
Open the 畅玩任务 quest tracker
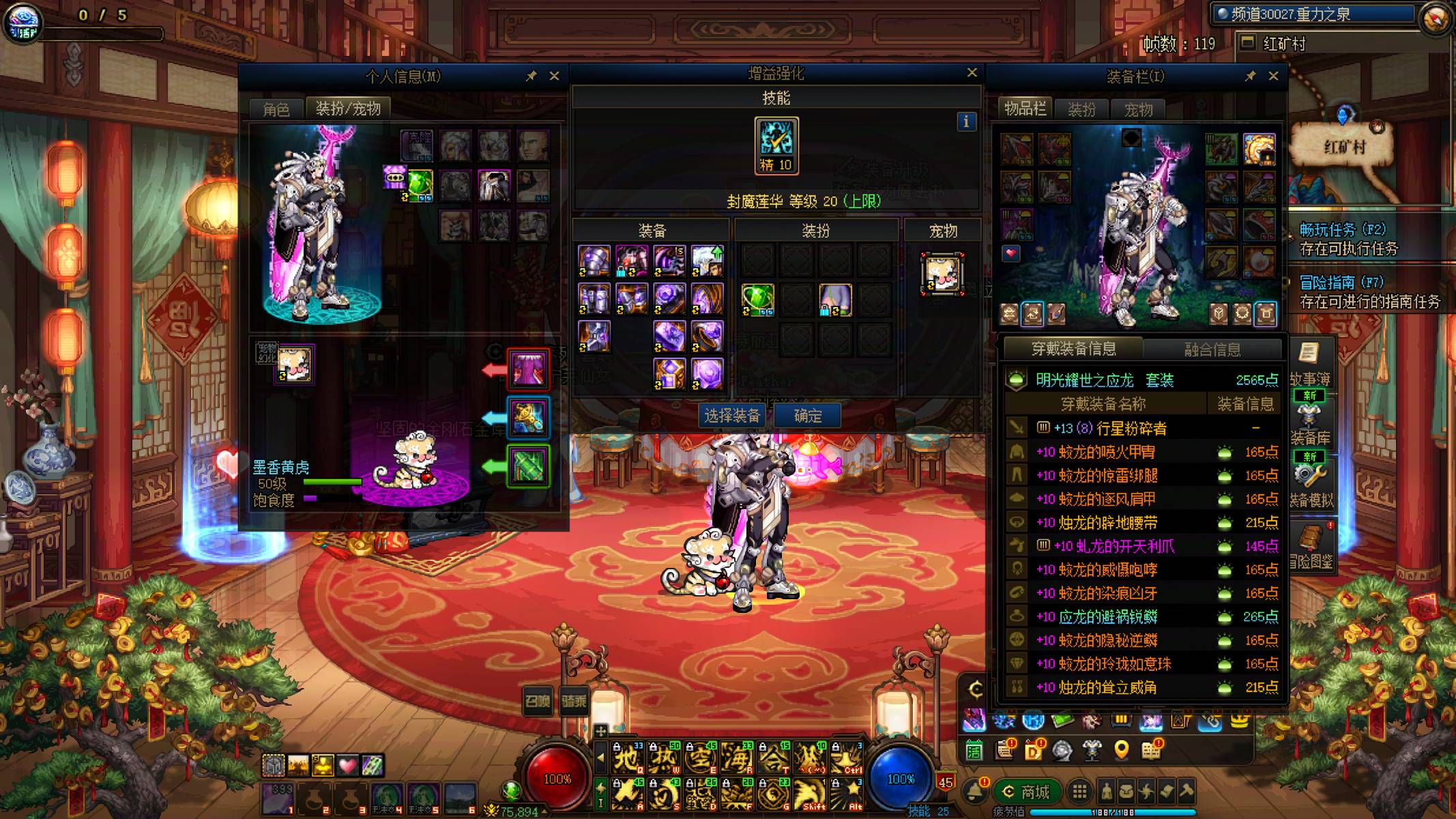[1342, 230]
